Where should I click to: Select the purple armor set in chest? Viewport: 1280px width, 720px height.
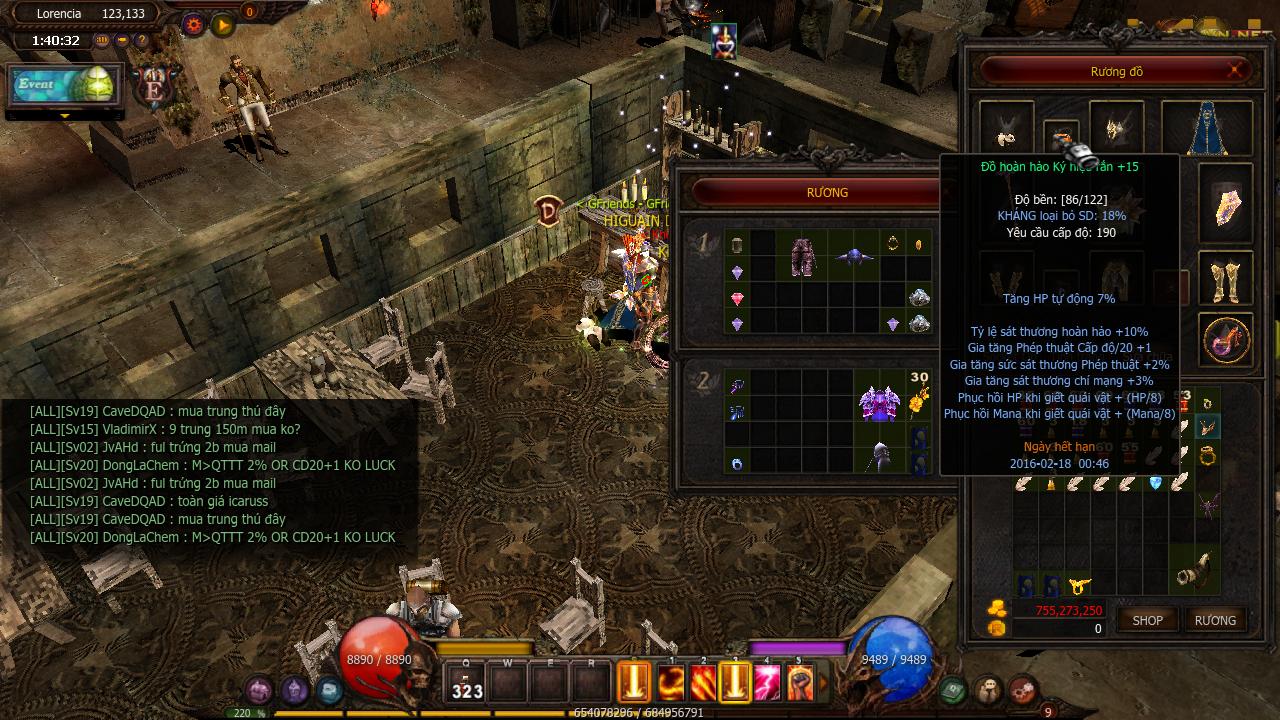pyautogui.click(x=880, y=402)
